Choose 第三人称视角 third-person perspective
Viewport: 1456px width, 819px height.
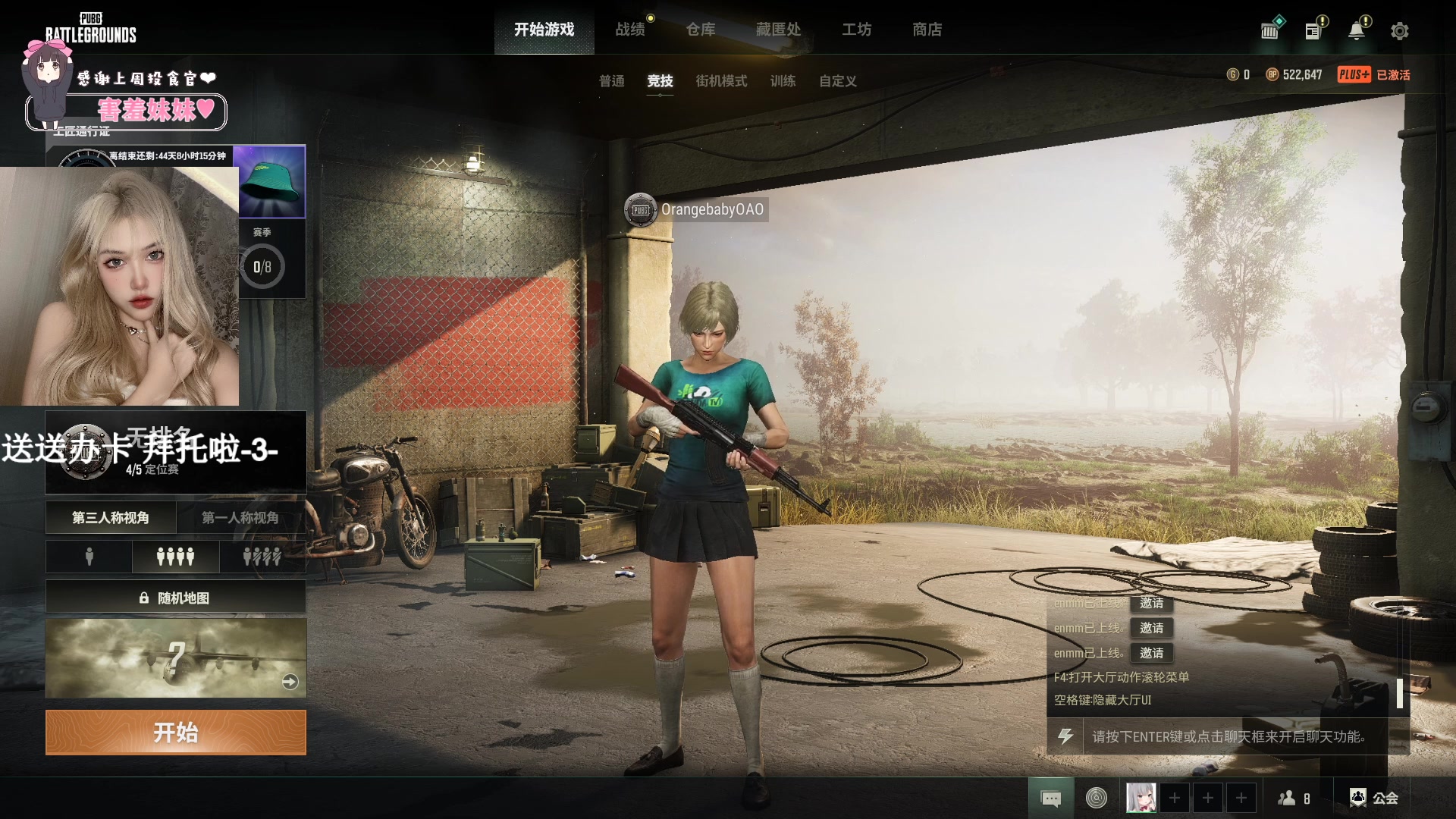[111, 518]
